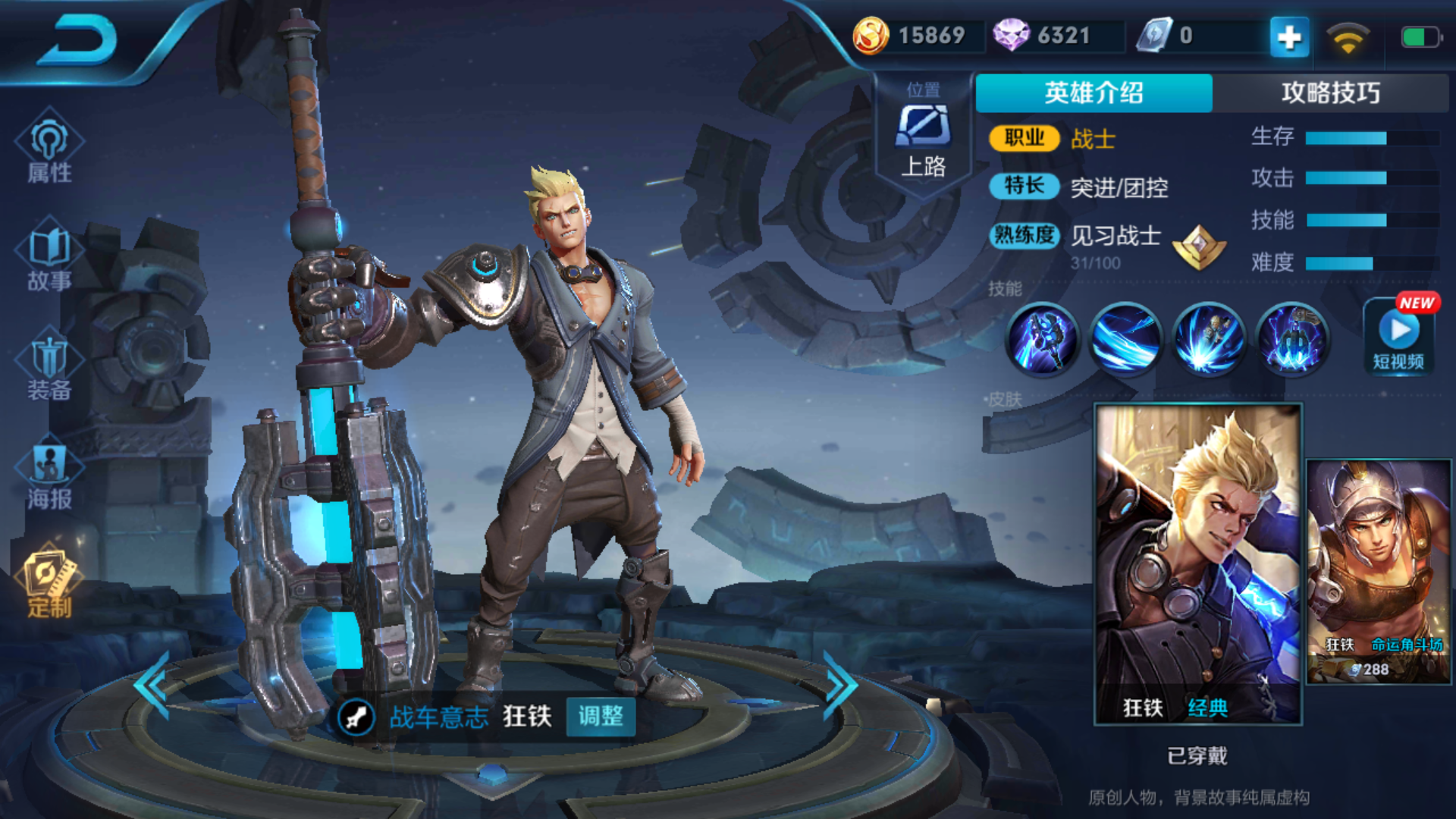Switch to the 攻略技巧 tab
This screenshot has width=1456, height=819.
1330,93
